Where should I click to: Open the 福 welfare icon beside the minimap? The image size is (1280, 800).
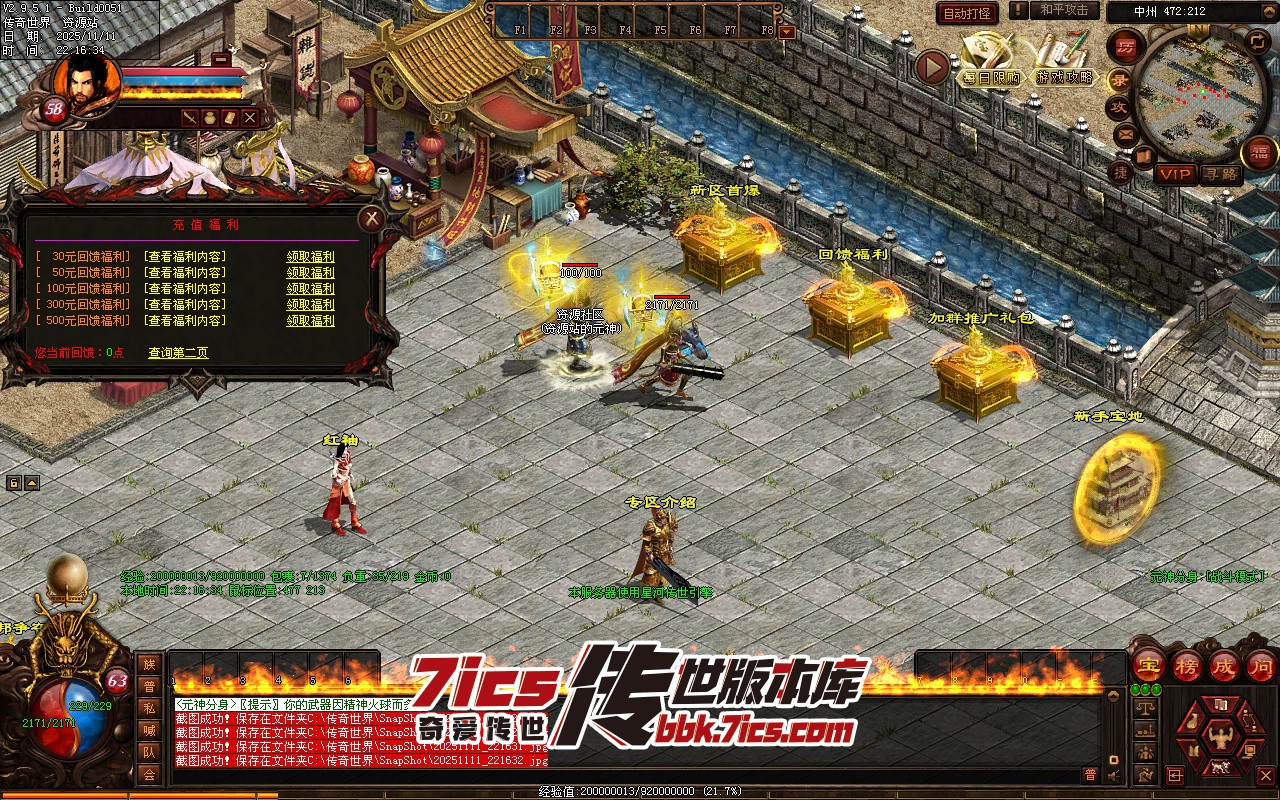click(x=1258, y=152)
